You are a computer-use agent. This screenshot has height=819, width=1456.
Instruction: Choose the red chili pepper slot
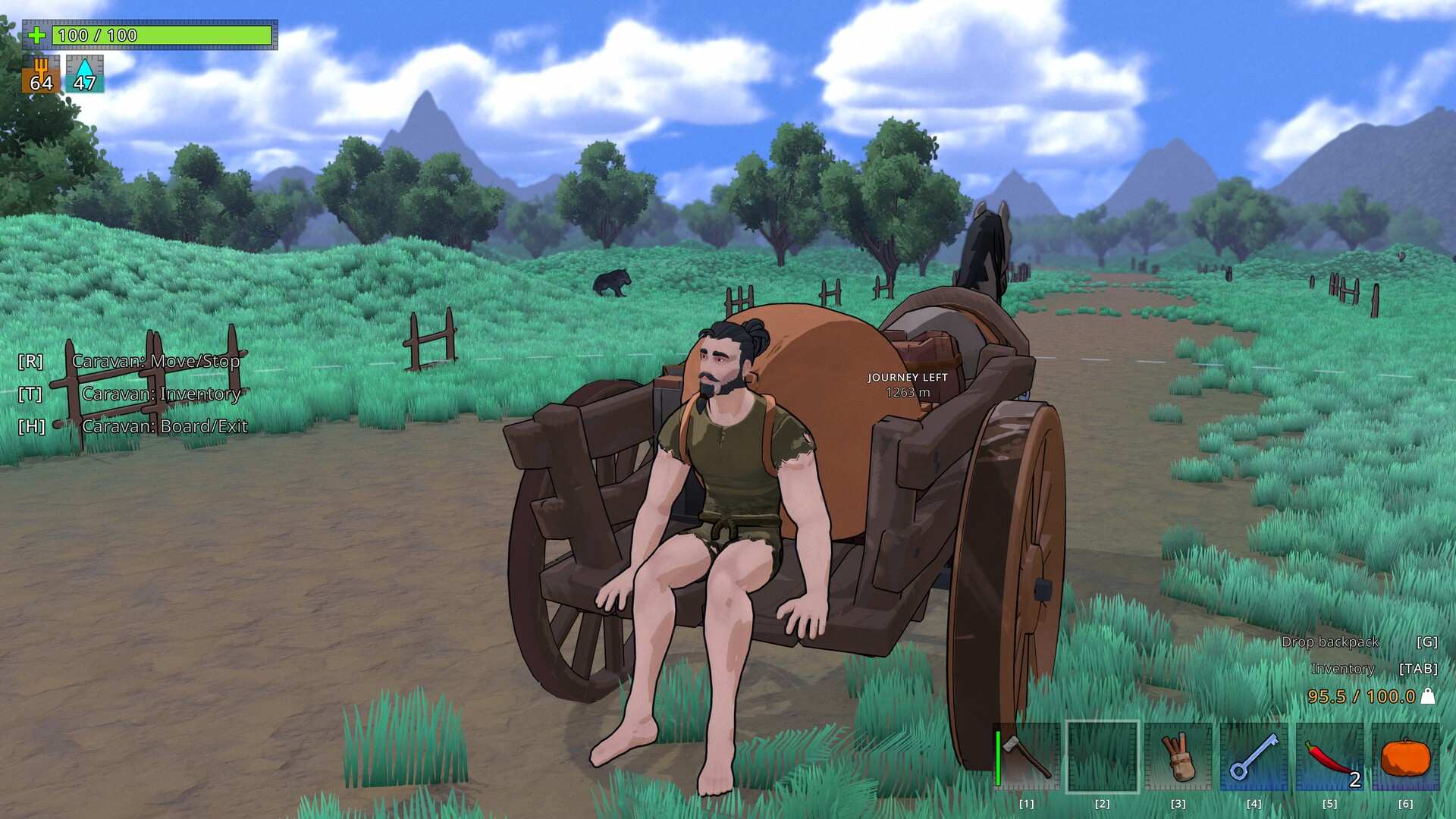pyautogui.click(x=1330, y=757)
